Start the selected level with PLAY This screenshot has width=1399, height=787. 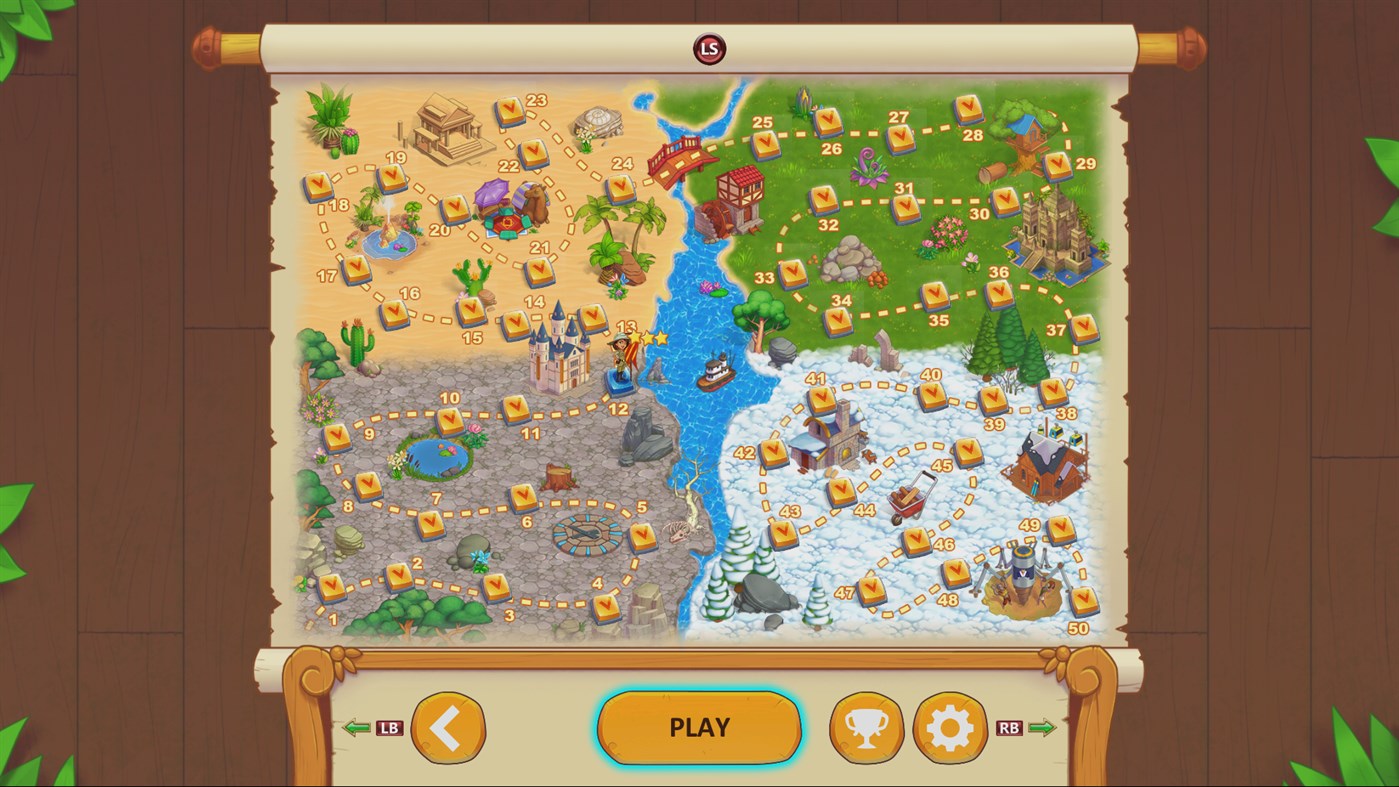[699, 728]
